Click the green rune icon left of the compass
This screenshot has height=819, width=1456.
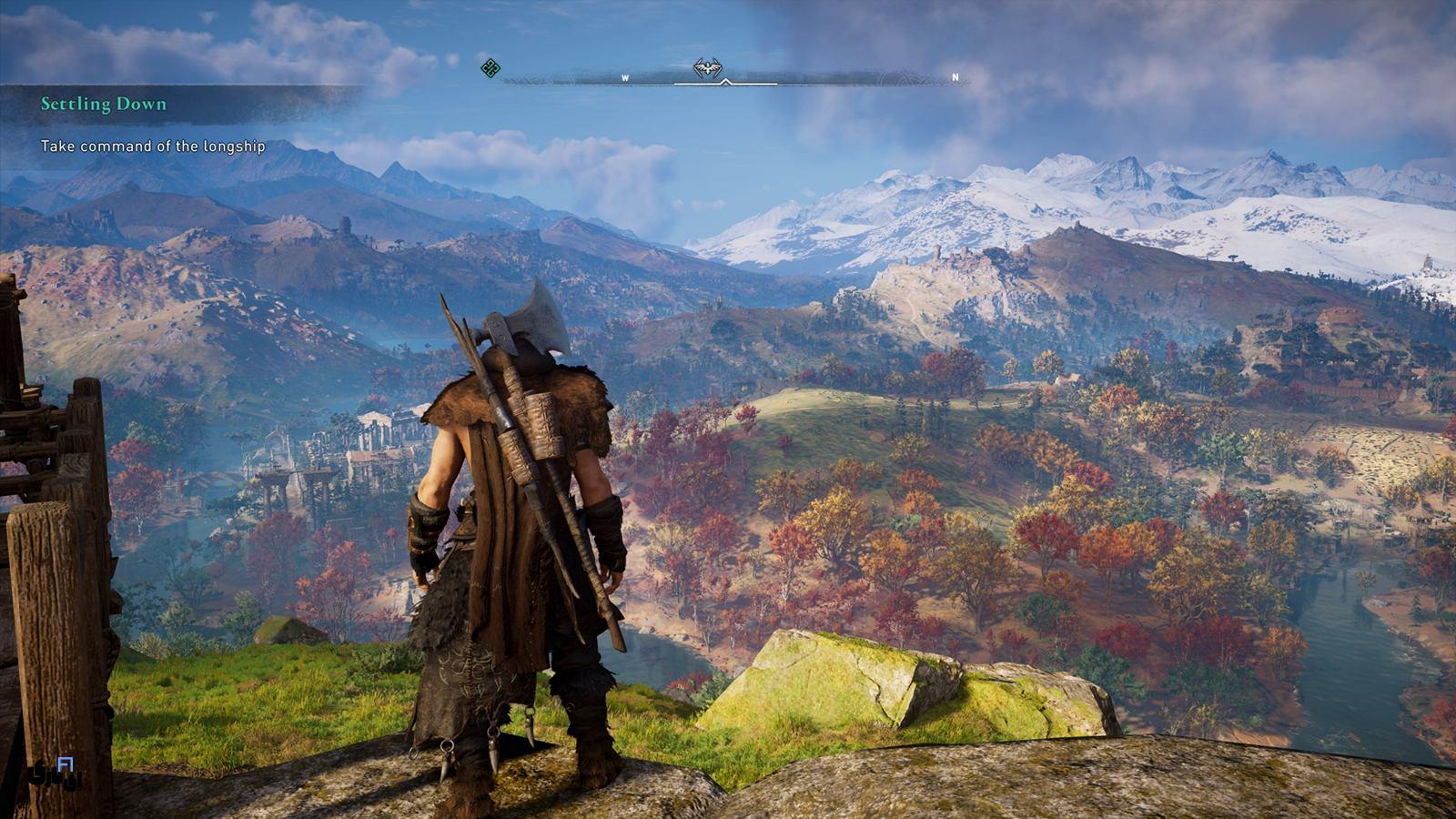tap(490, 68)
